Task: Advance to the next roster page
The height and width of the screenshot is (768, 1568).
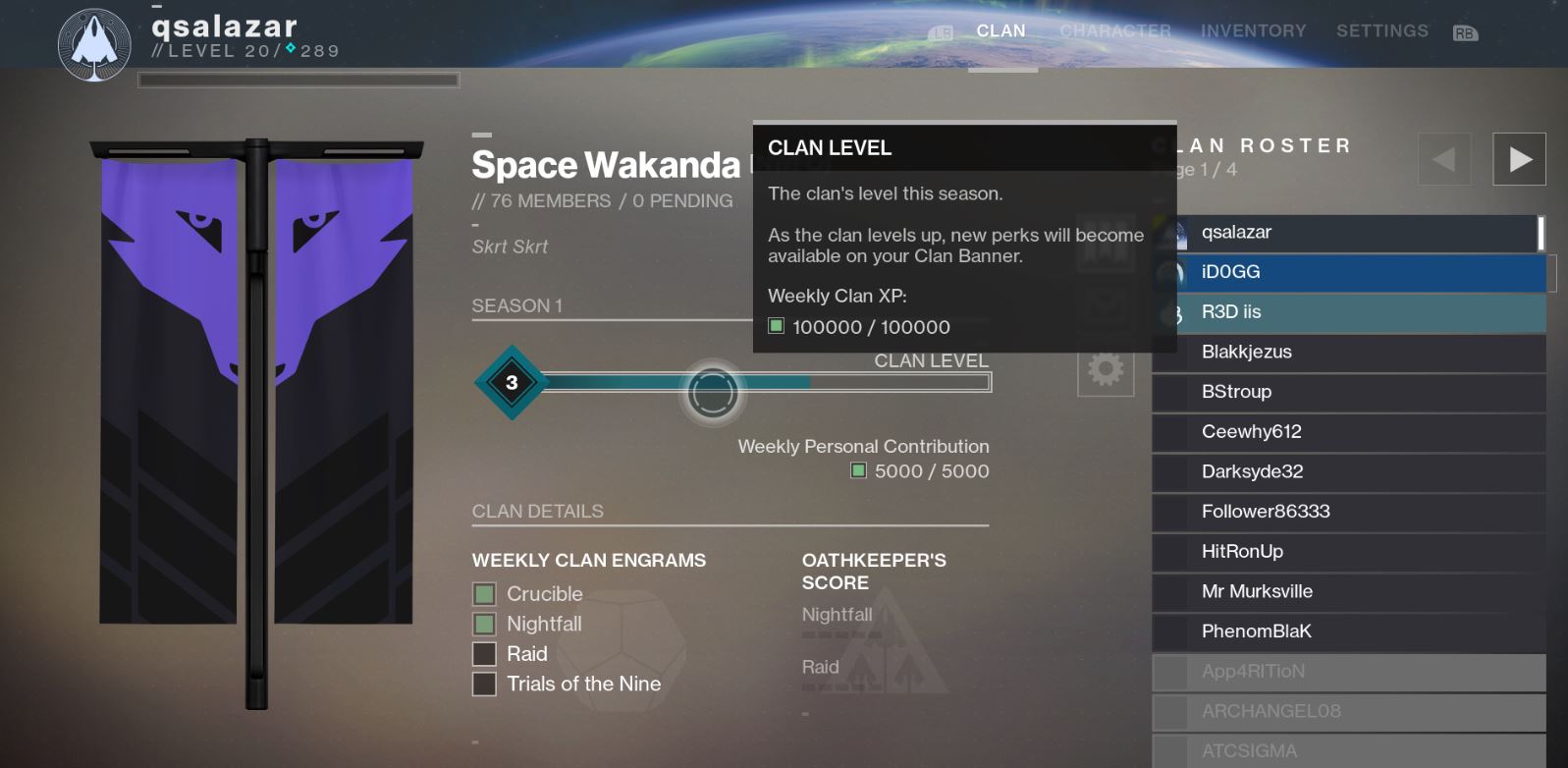Action: click(1519, 157)
